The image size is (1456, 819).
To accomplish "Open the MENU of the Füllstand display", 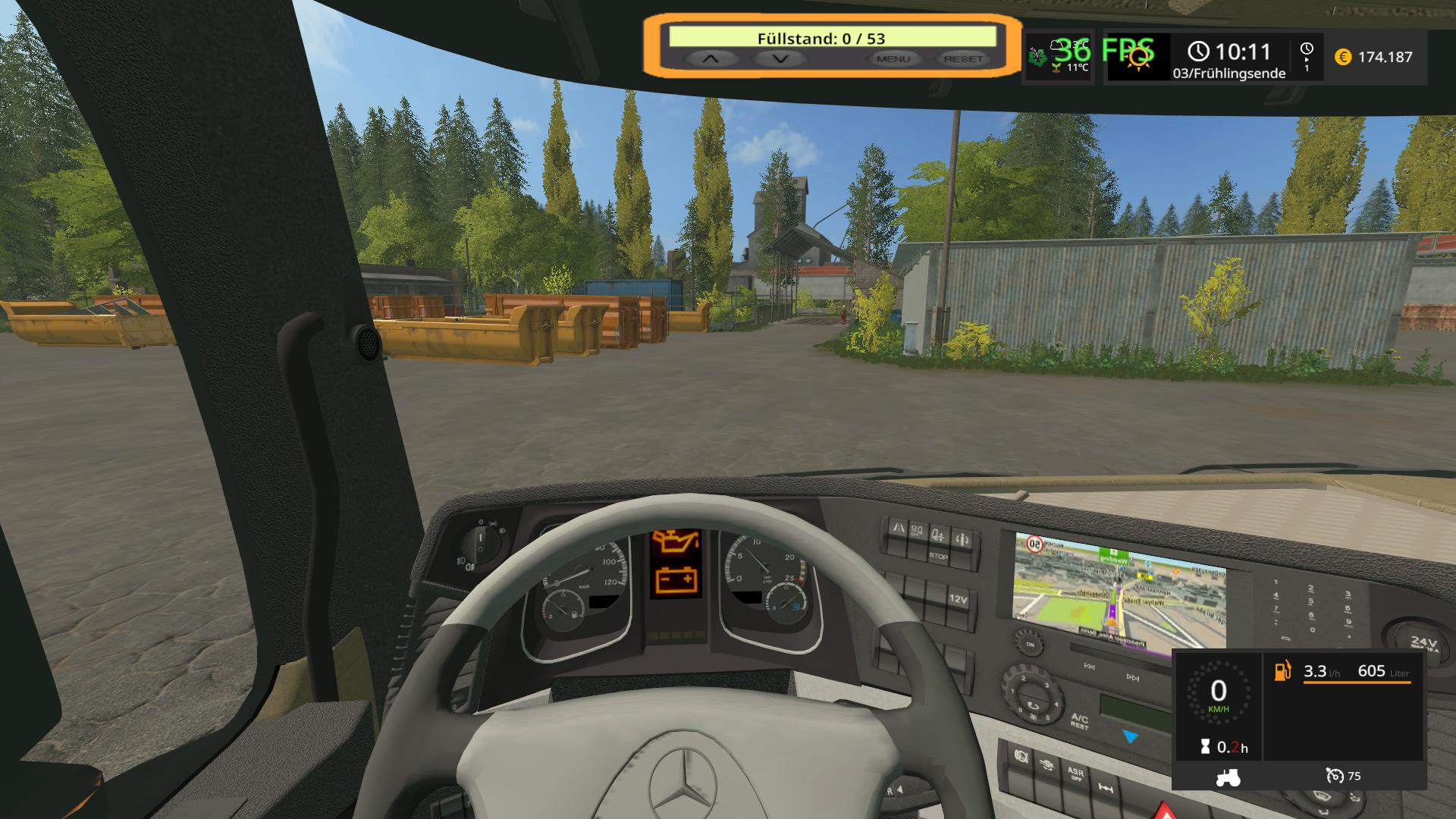I will coord(893,58).
